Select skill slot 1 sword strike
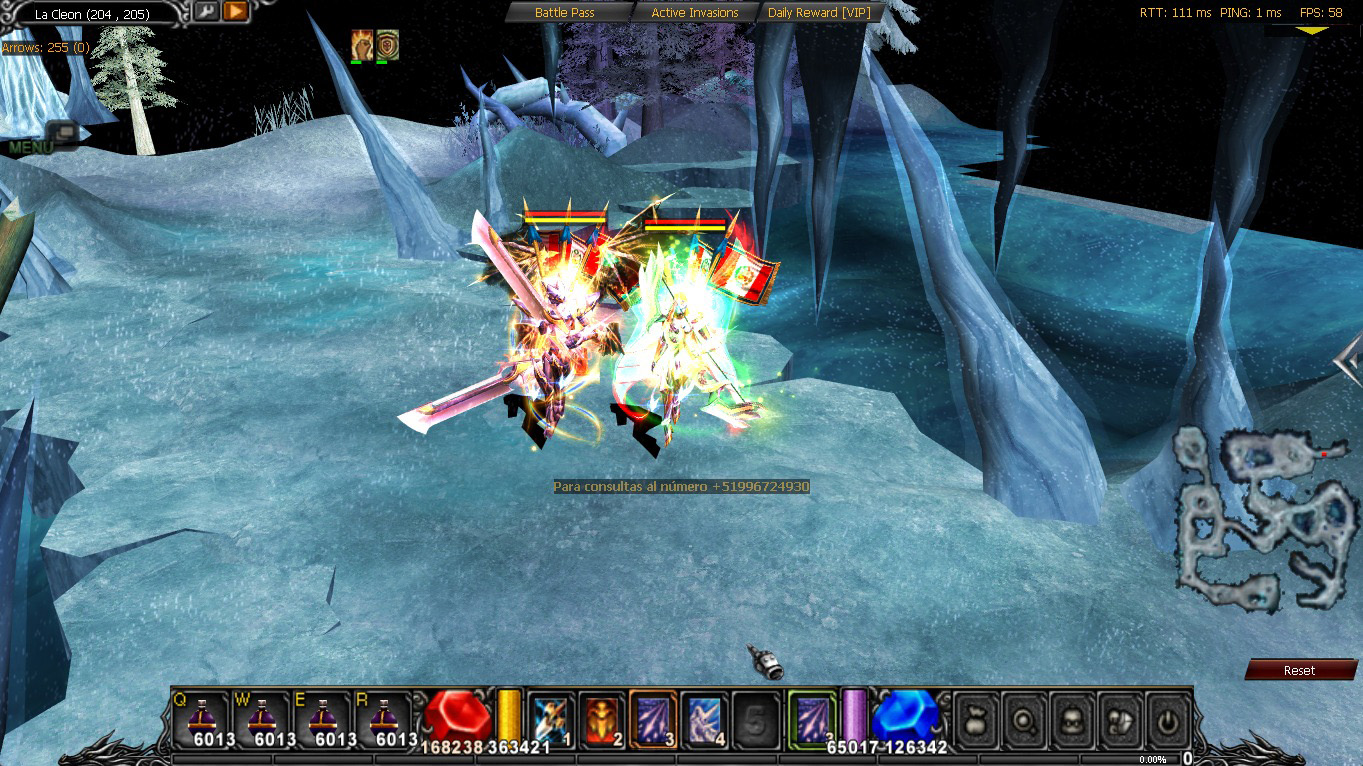This screenshot has width=1363, height=766. point(550,718)
